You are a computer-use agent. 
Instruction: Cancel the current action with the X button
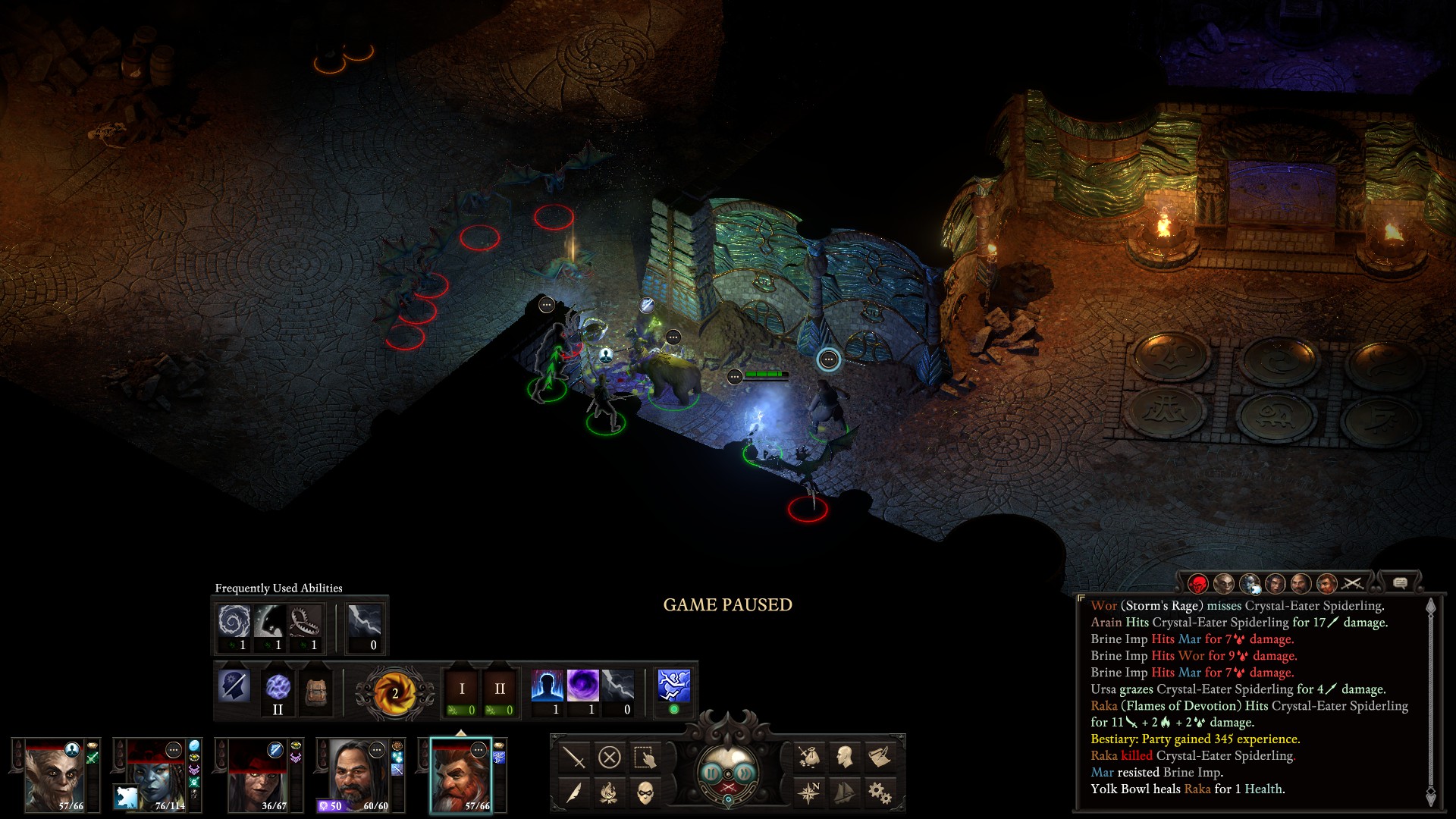click(x=609, y=757)
